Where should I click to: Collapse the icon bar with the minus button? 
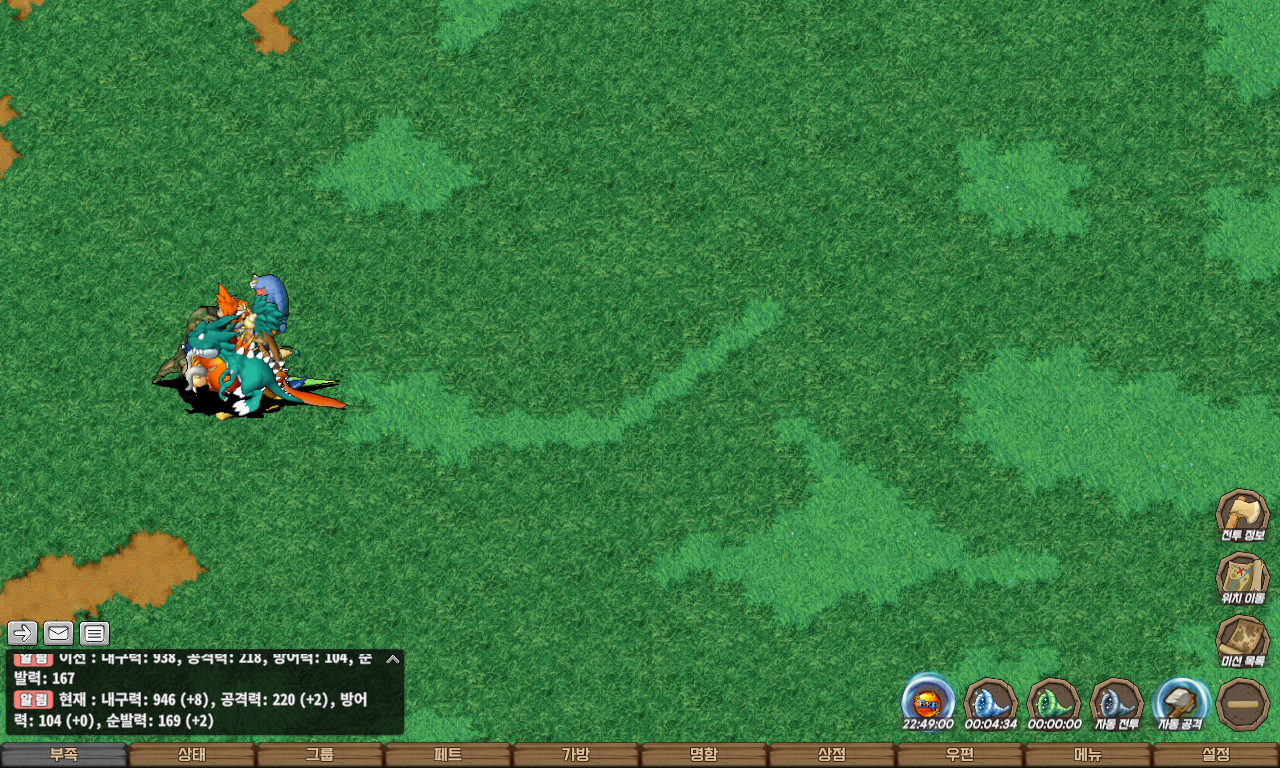click(1243, 704)
